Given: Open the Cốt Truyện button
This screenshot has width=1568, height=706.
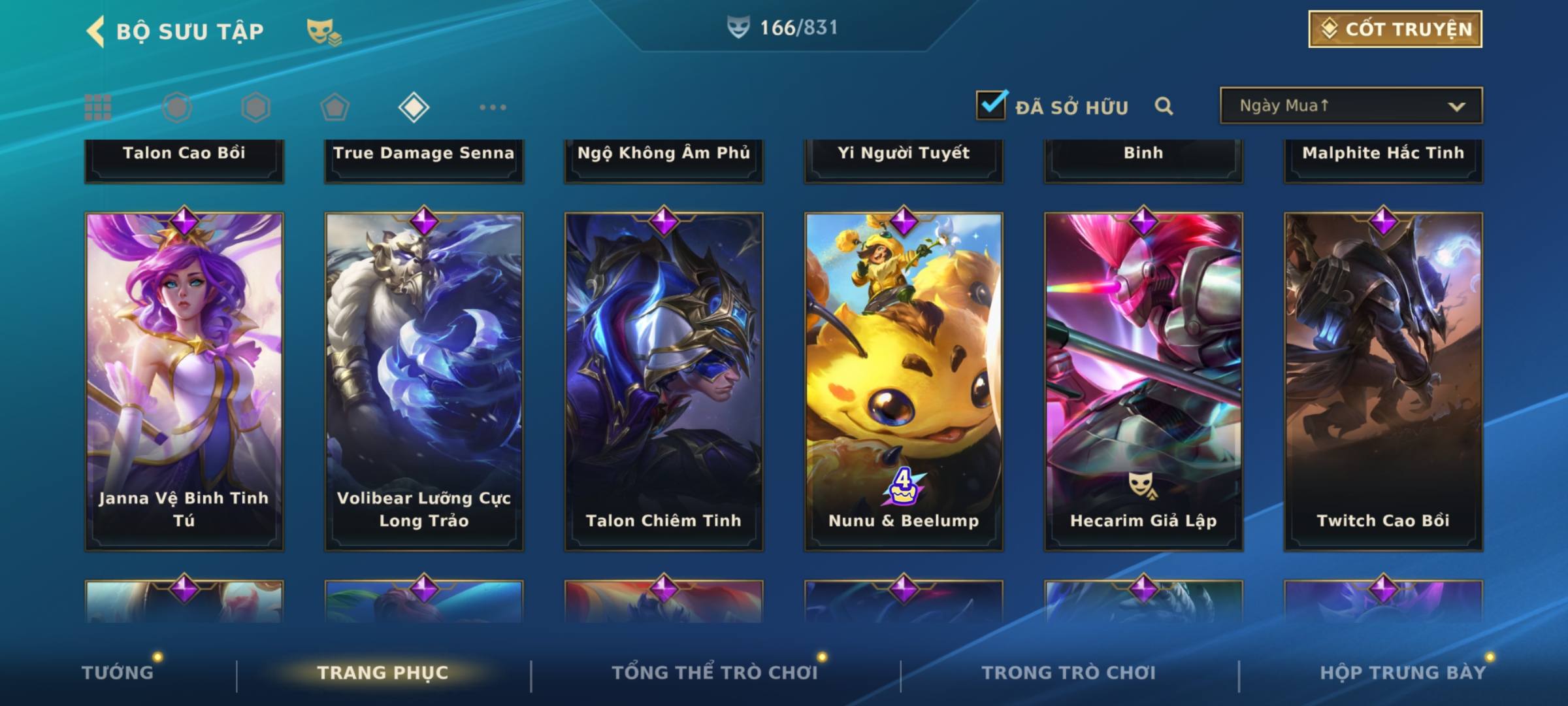Looking at the screenshot, I should point(1395,29).
